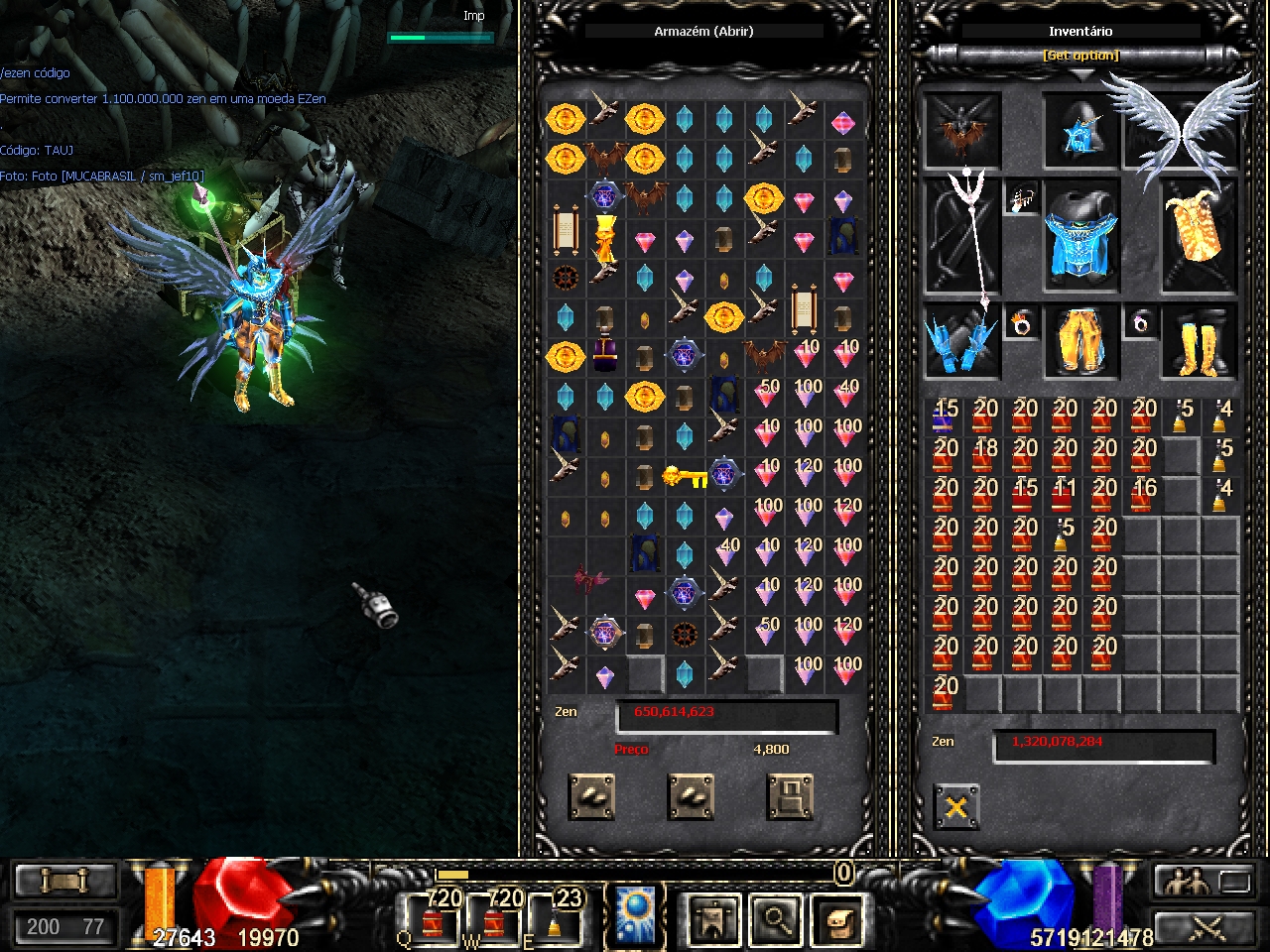Select the equipped blue helmet slot

tap(1080, 132)
